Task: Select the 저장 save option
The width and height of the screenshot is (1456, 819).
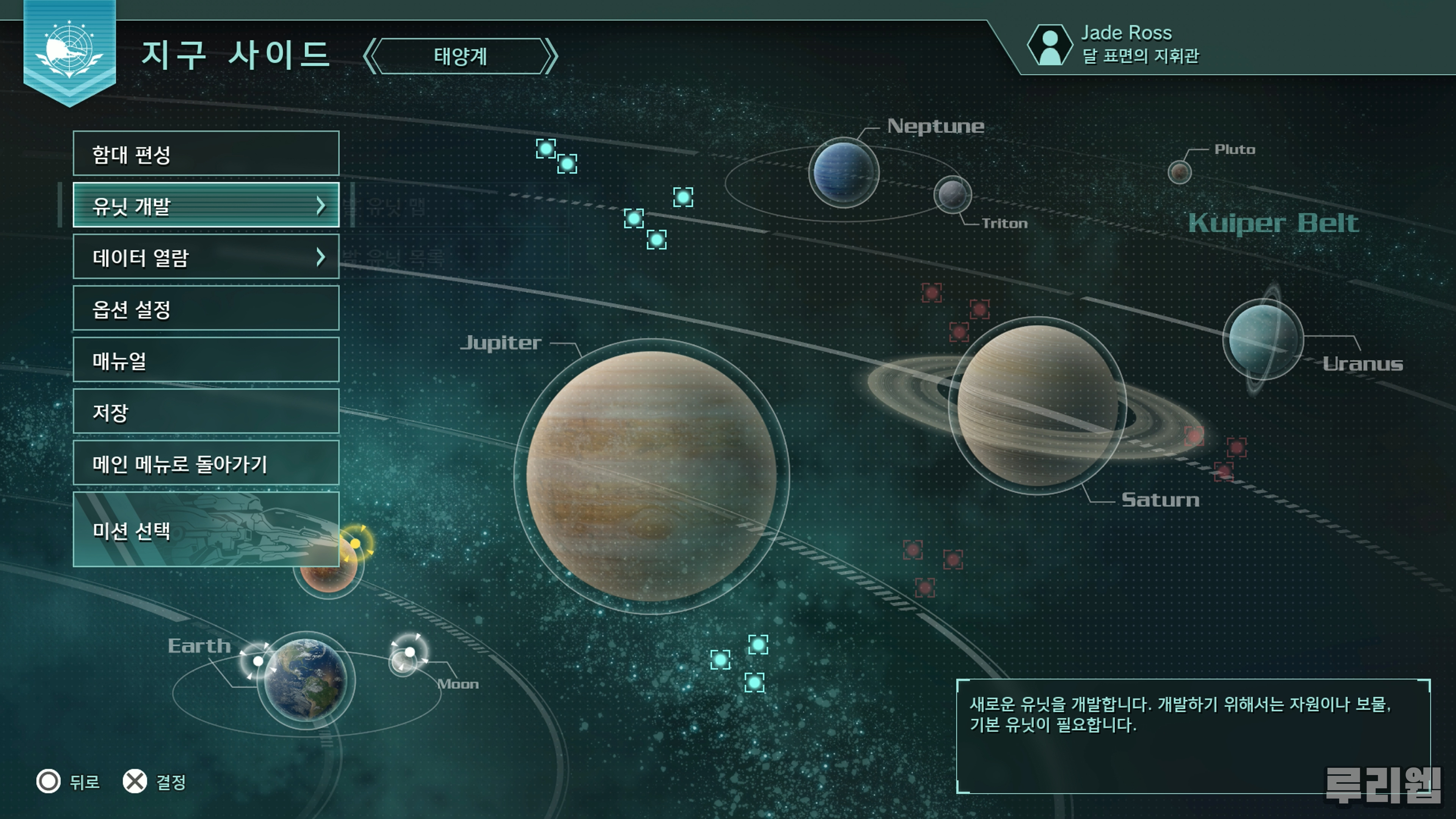Action: (206, 411)
